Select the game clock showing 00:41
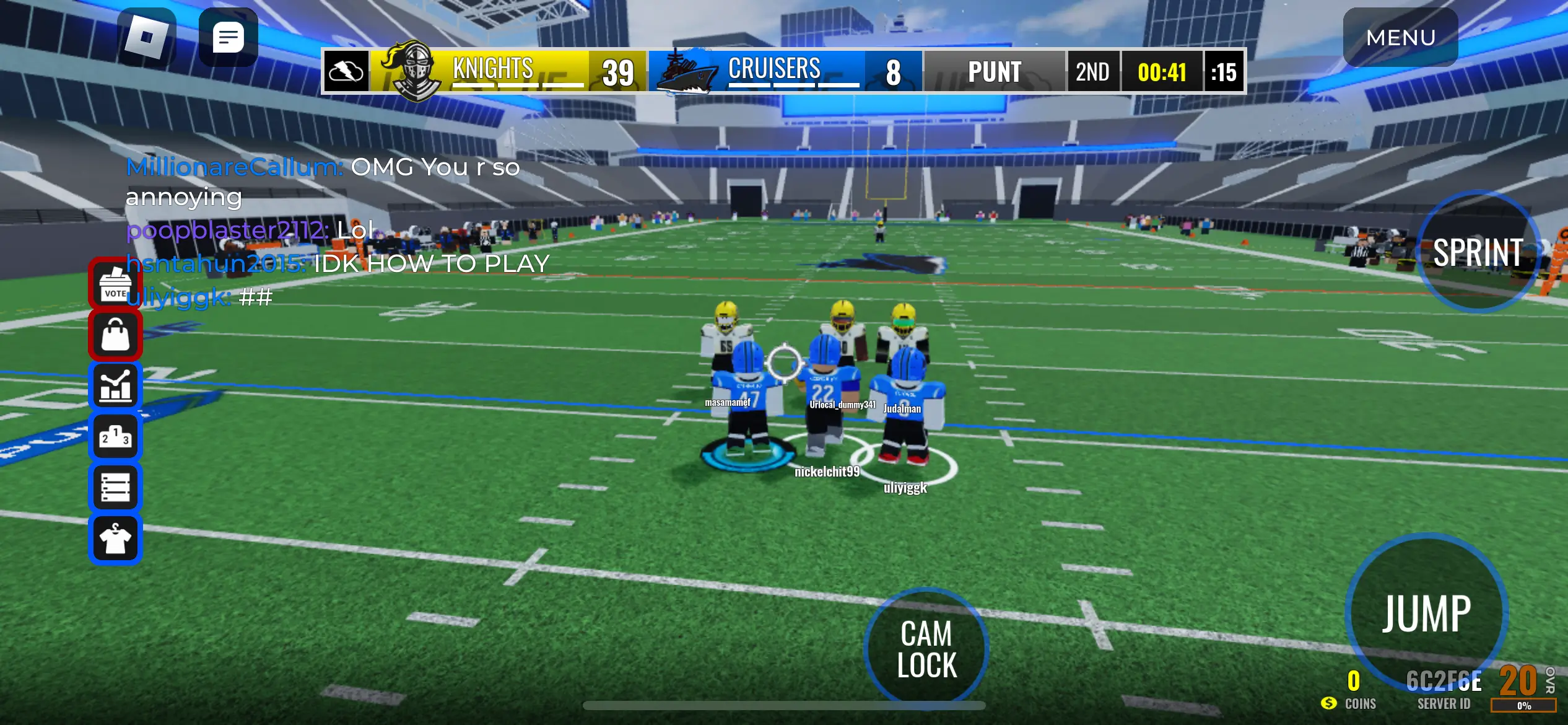1568x725 pixels. point(1161,71)
